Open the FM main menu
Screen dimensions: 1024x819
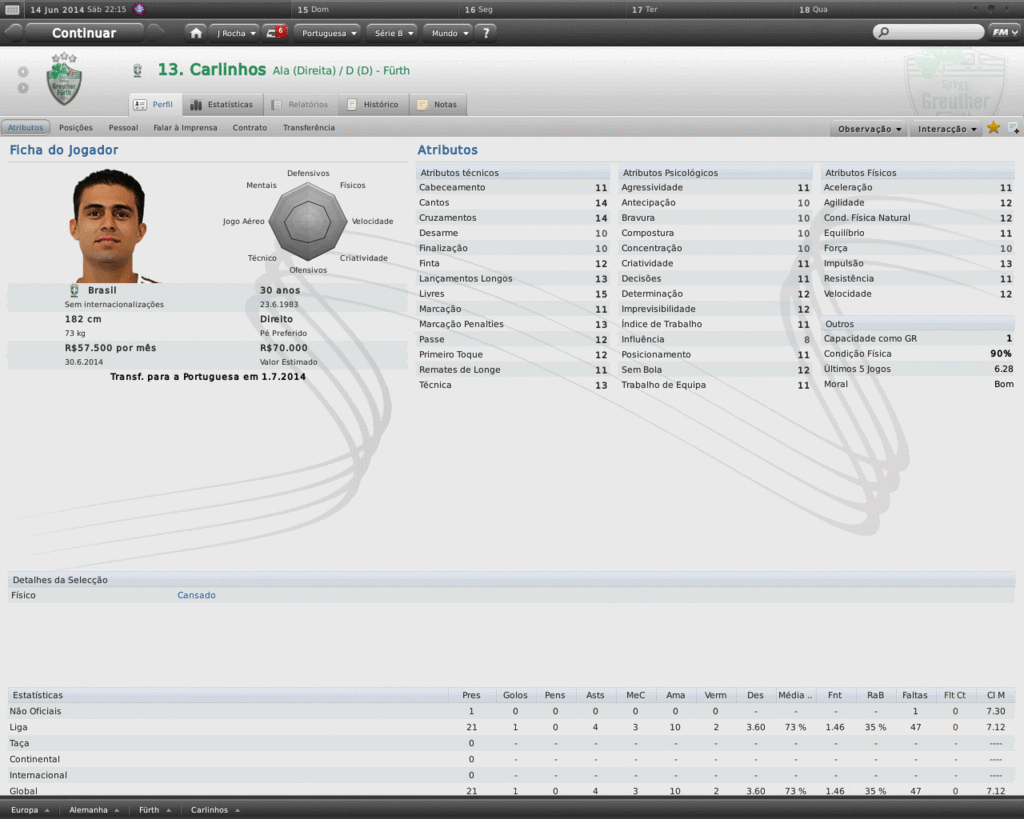click(1003, 32)
